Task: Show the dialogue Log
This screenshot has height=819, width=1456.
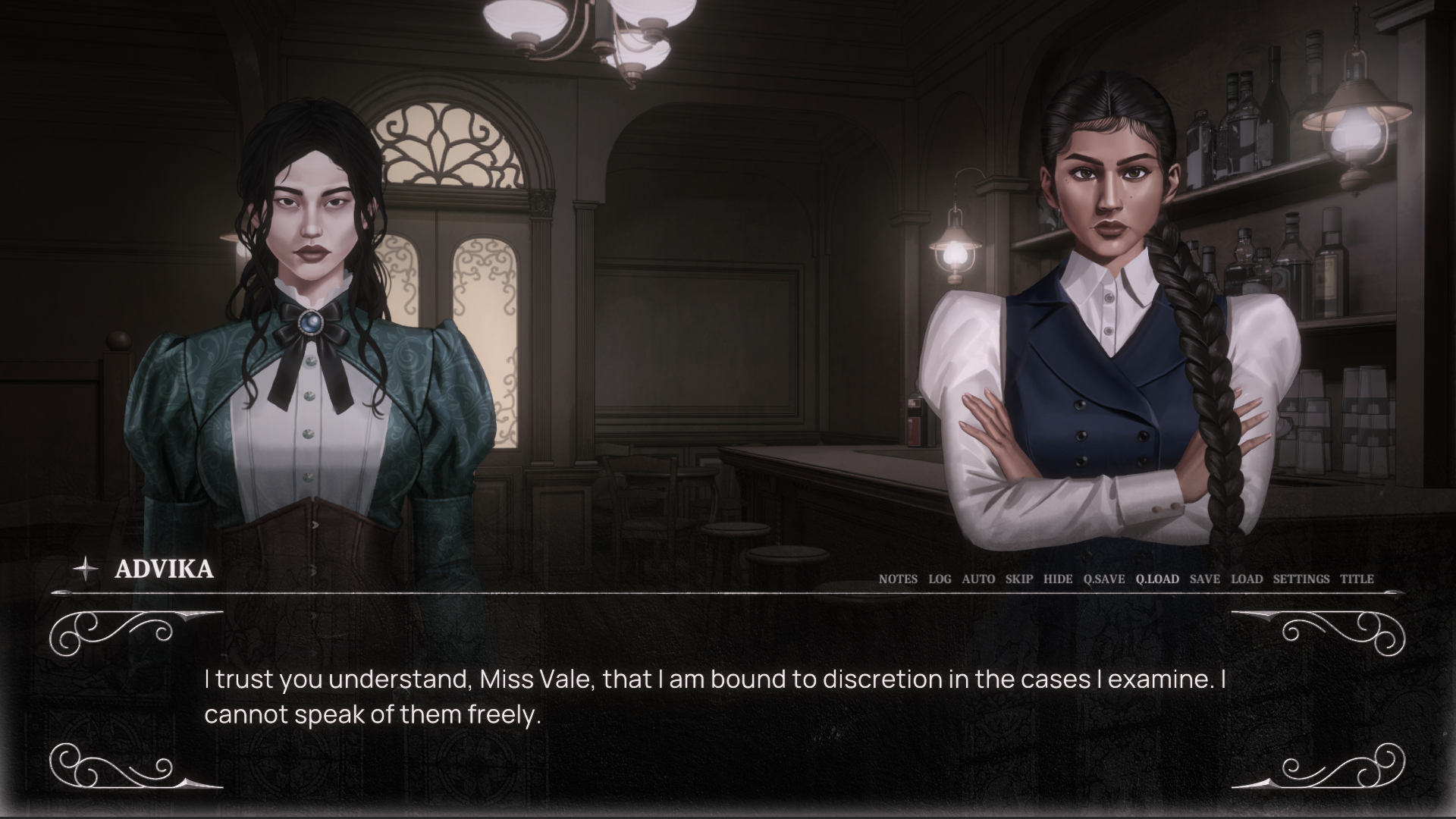Action: (x=940, y=579)
